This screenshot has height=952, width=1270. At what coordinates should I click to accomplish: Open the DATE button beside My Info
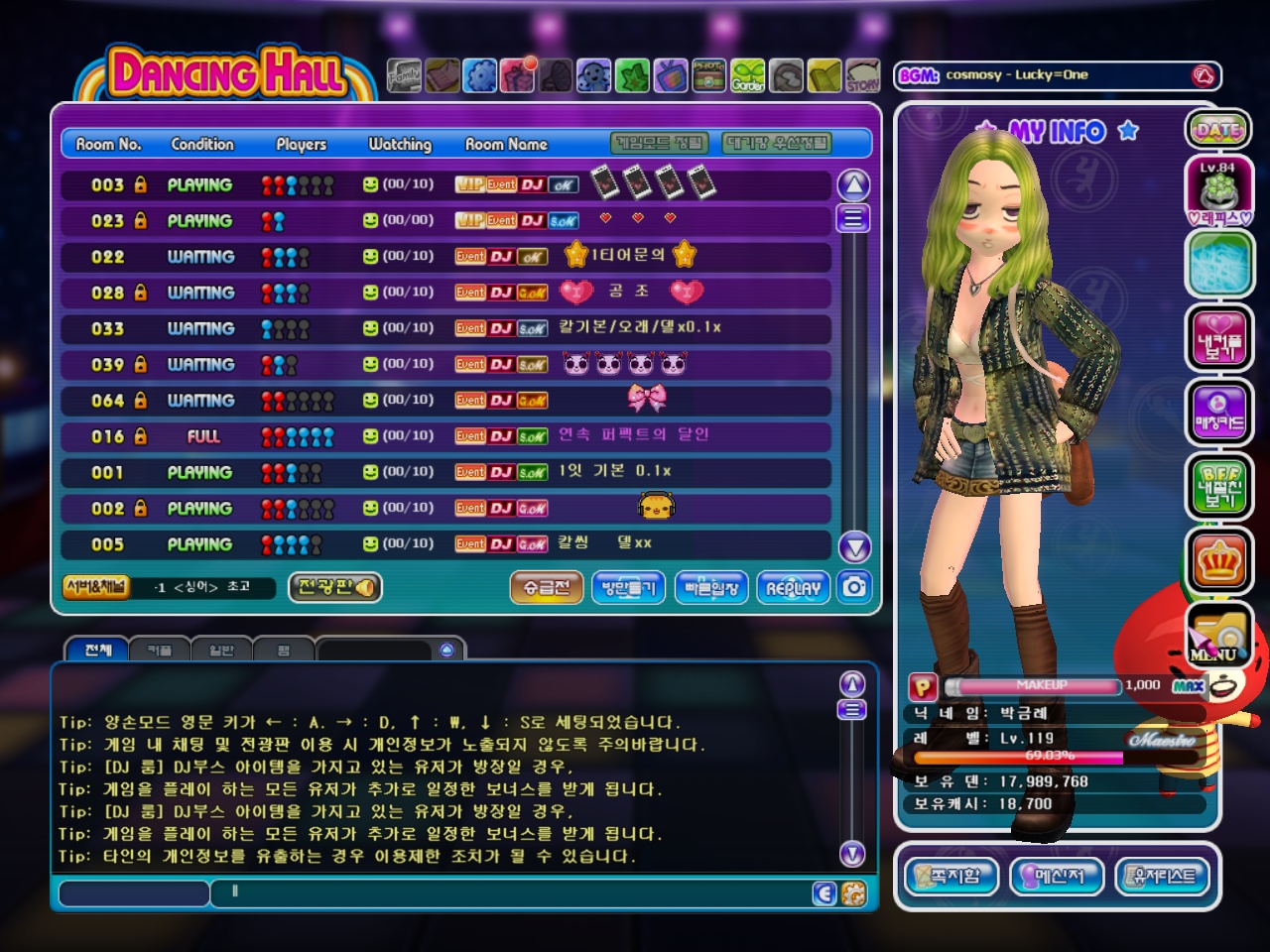(x=1217, y=130)
